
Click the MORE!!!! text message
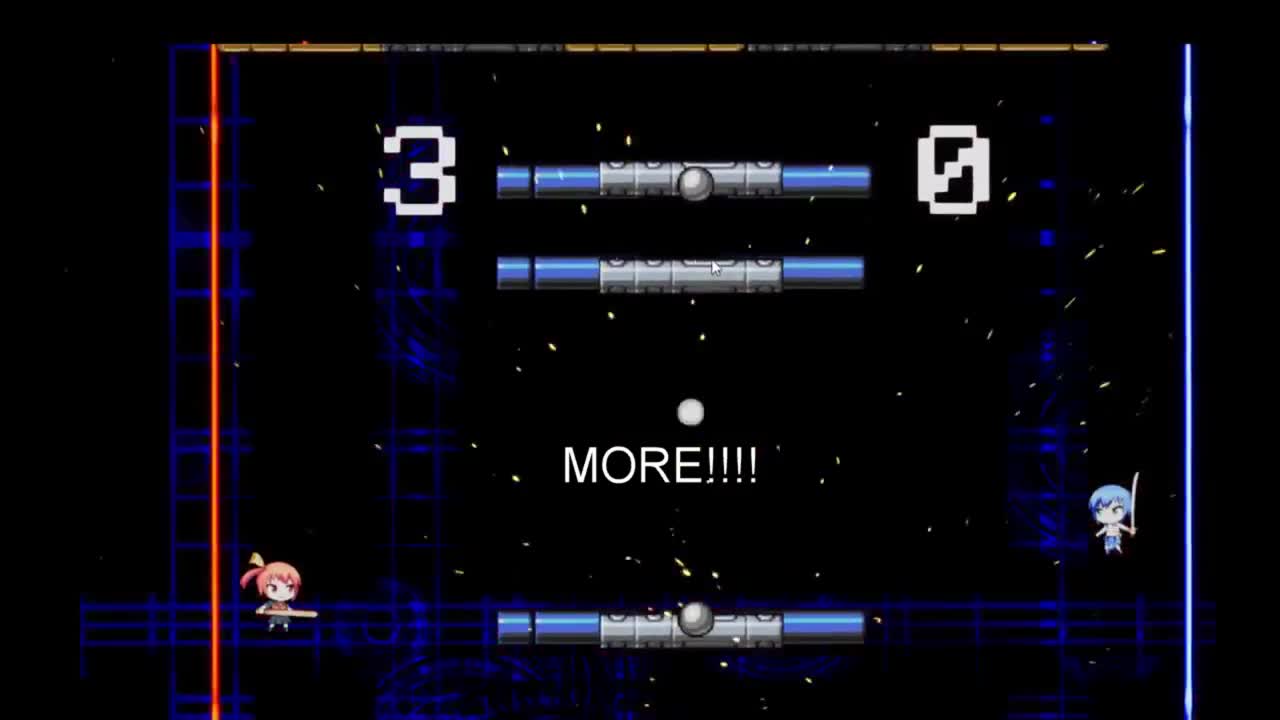tap(660, 464)
